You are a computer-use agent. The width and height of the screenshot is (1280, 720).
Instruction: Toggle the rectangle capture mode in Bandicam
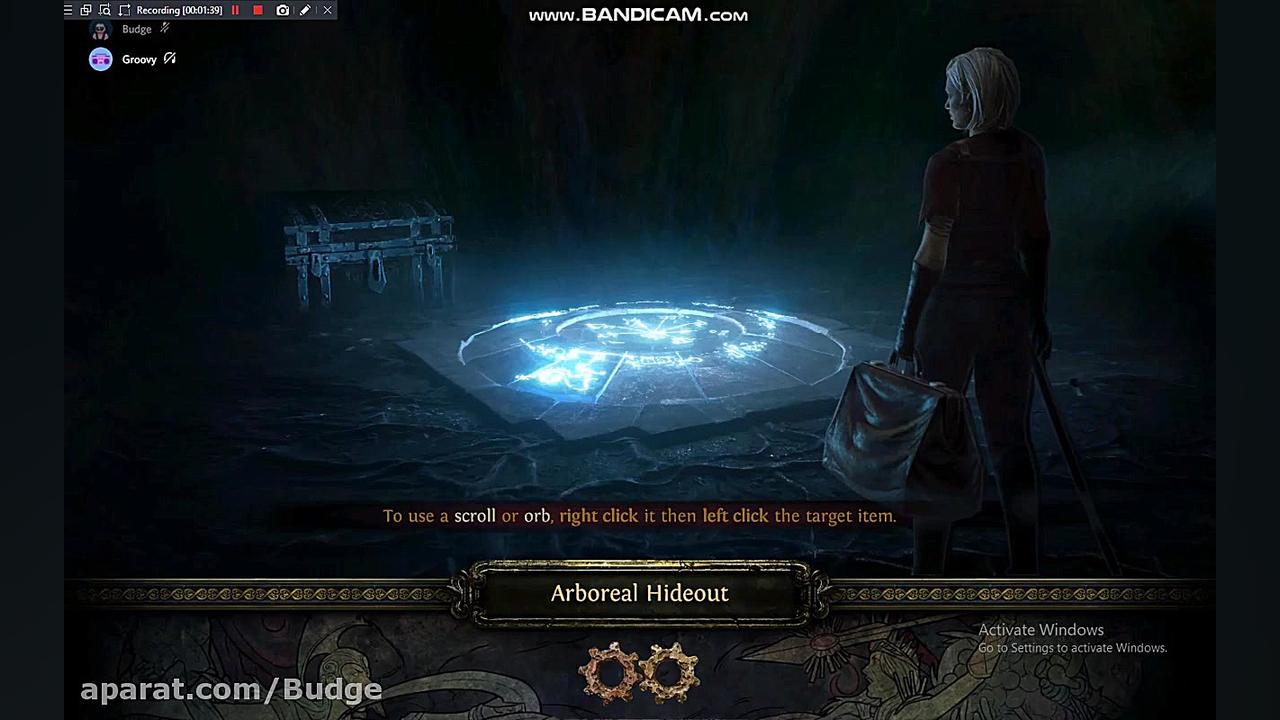(x=124, y=10)
